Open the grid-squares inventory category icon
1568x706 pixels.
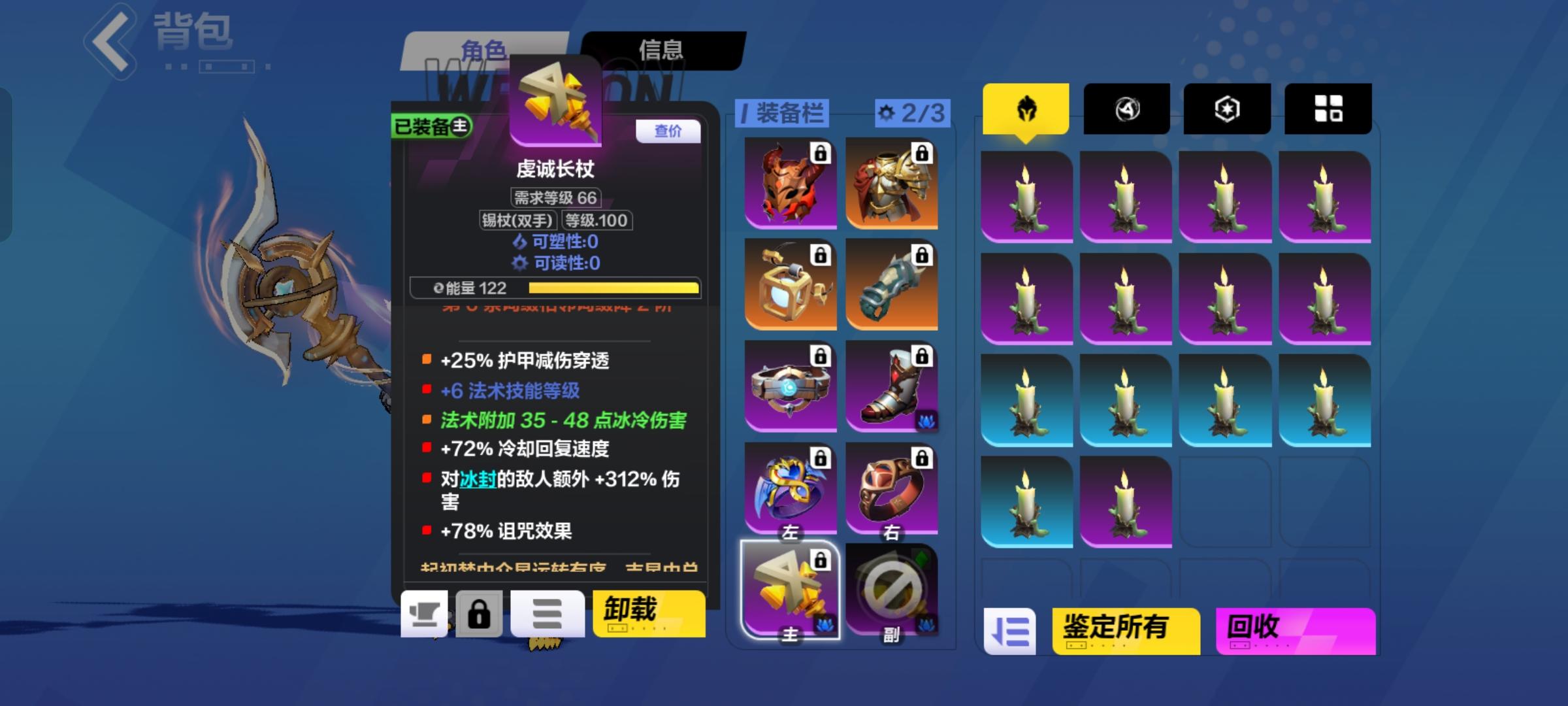[1327, 109]
